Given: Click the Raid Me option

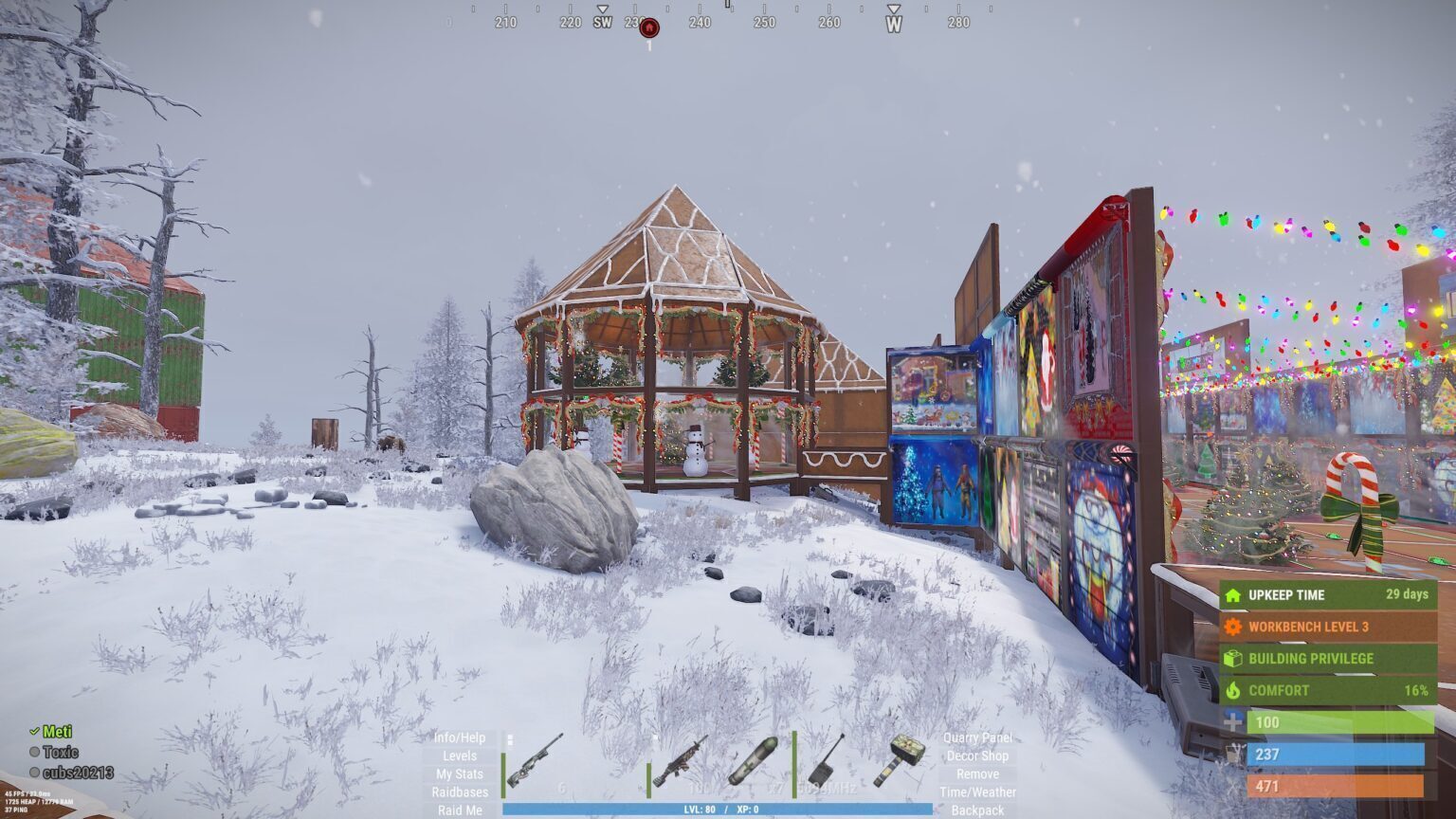Looking at the screenshot, I should pos(460,810).
